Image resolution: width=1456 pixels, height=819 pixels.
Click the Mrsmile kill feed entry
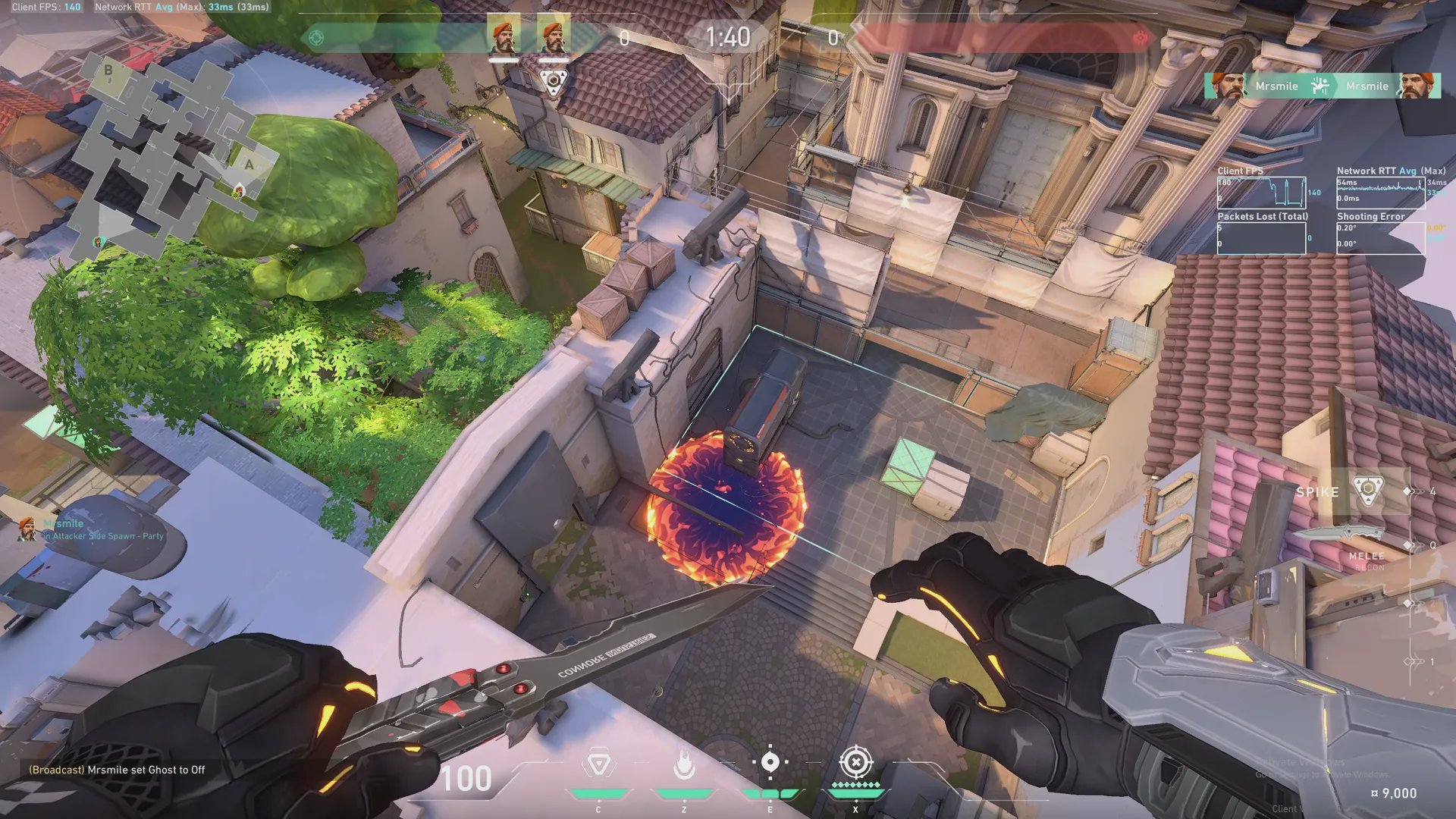click(x=1322, y=86)
